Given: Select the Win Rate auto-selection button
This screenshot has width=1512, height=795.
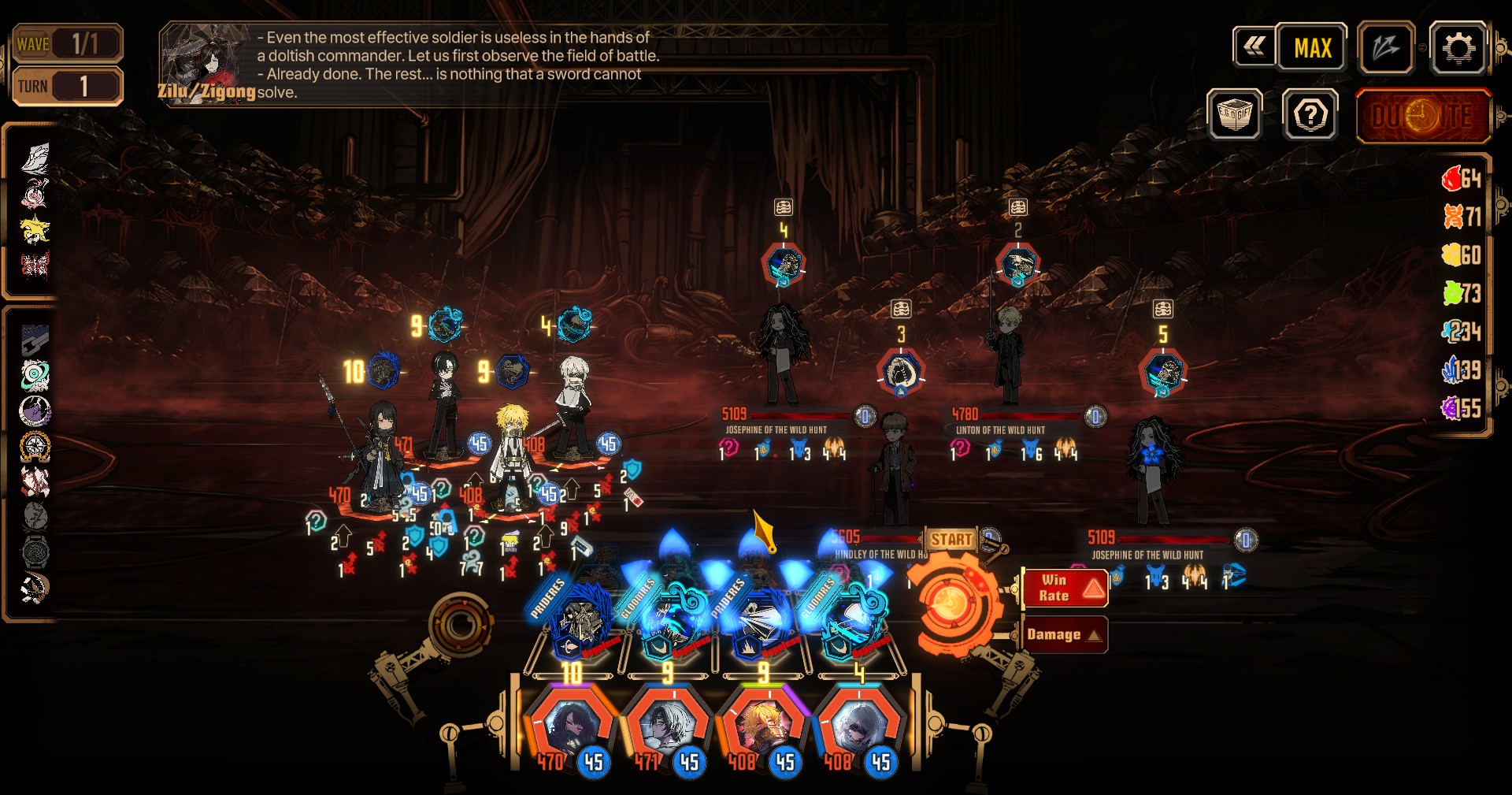Looking at the screenshot, I should tap(1065, 588).
